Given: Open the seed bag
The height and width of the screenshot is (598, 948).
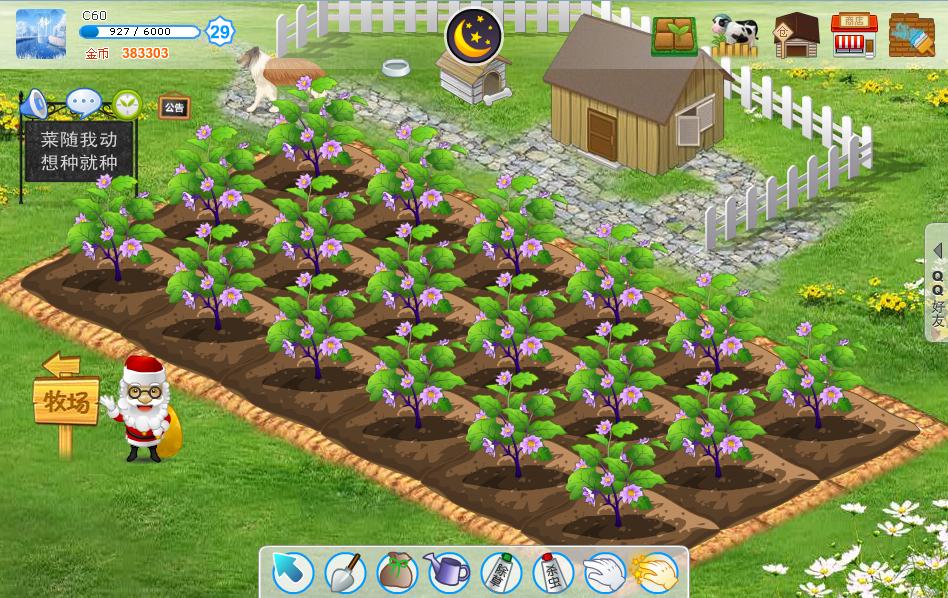Looking at the screenshot, I should click(x=397, y=572).
